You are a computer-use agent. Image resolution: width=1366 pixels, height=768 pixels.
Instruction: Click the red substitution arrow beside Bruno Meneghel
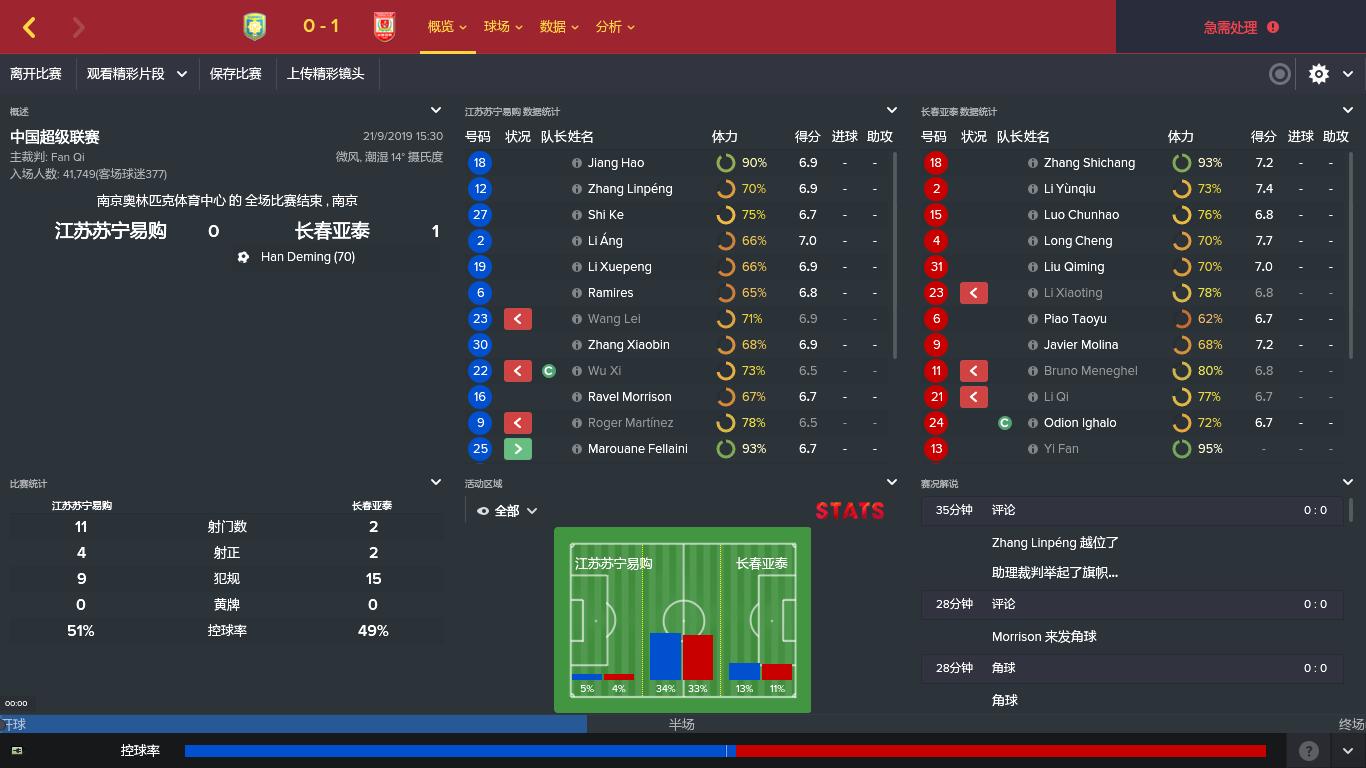coord(974,370)
